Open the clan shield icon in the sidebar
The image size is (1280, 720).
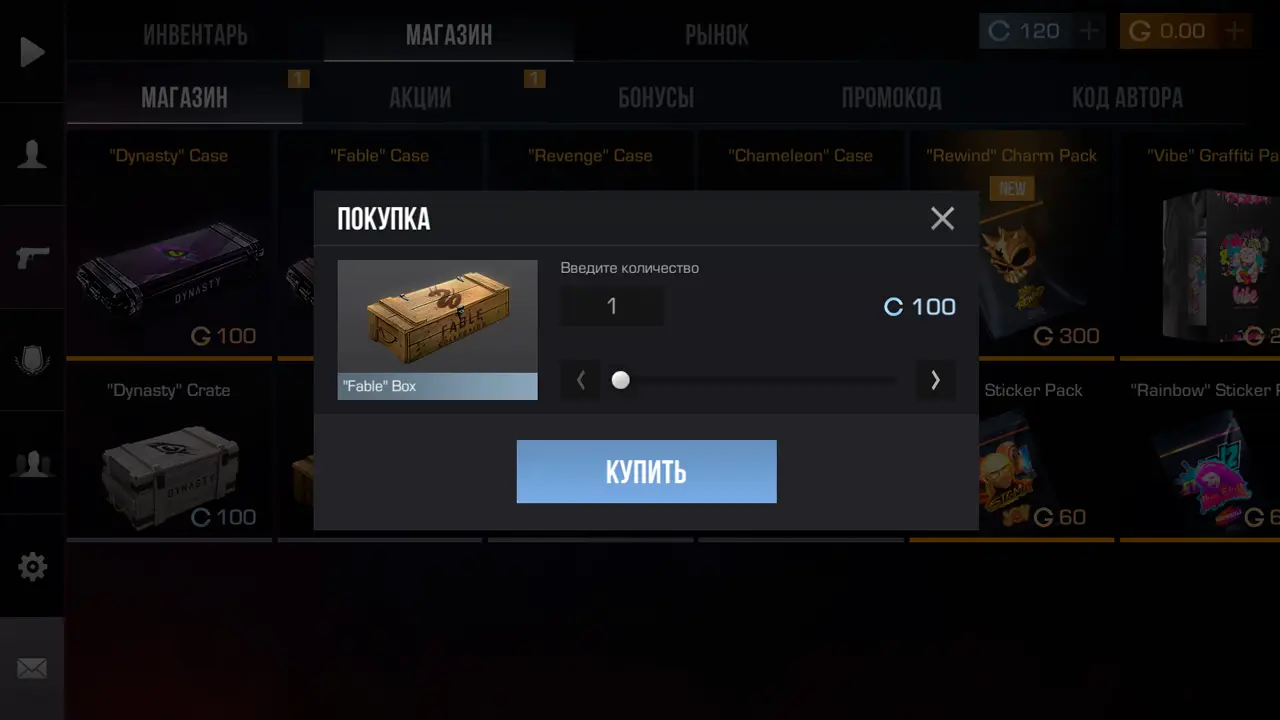tap(32, 360)
